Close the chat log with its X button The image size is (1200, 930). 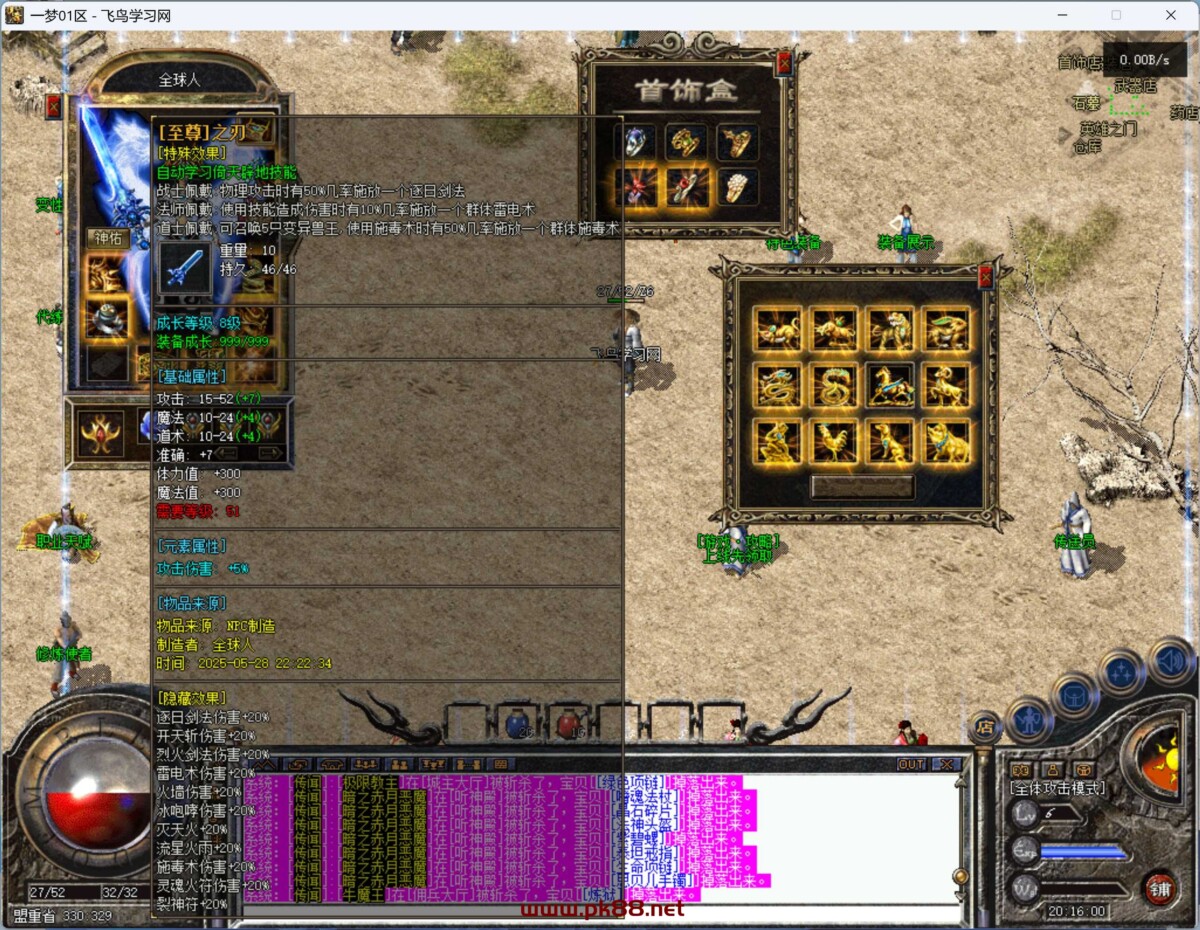click(945, 764)
